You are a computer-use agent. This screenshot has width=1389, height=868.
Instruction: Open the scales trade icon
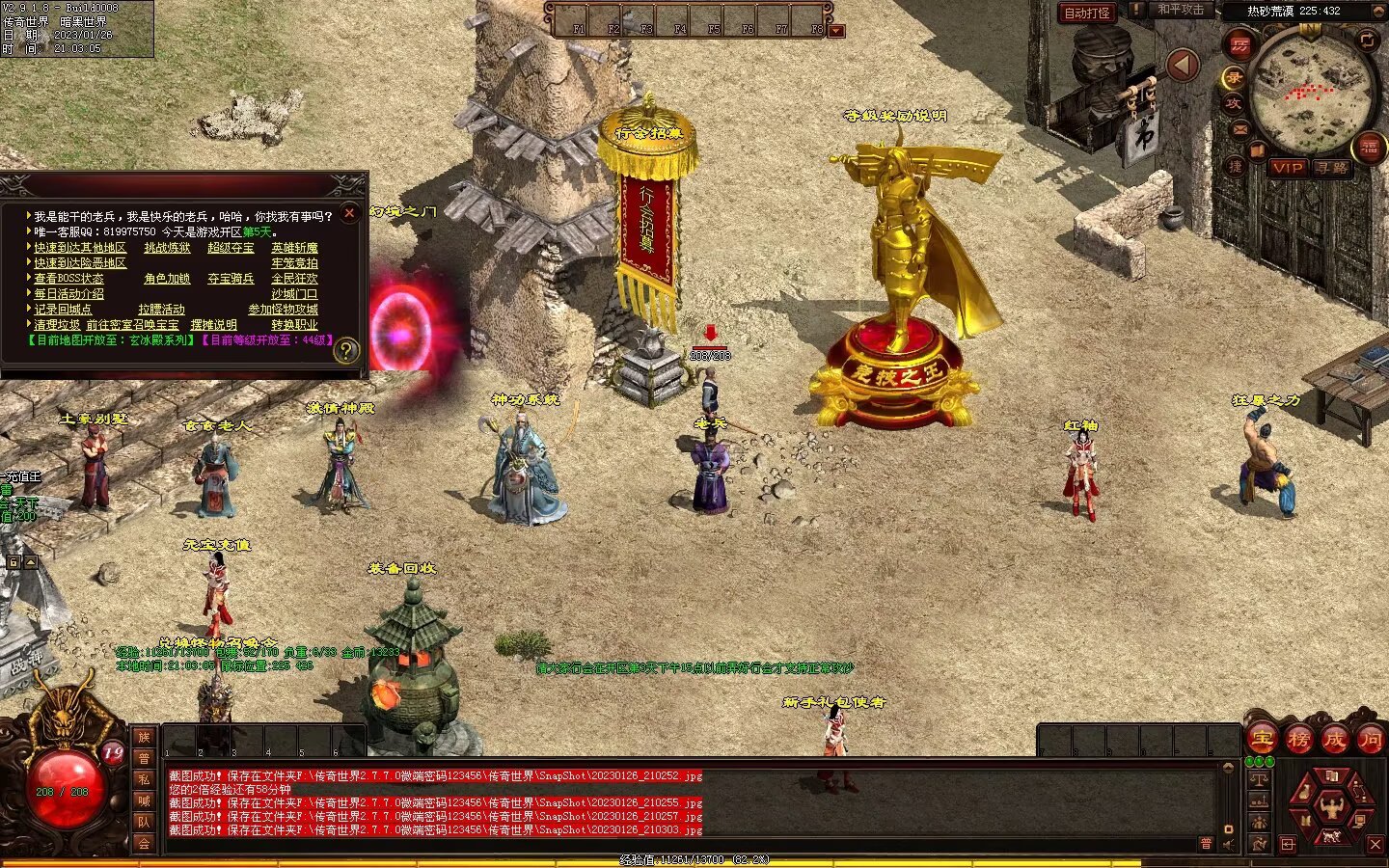[1259, 779]
